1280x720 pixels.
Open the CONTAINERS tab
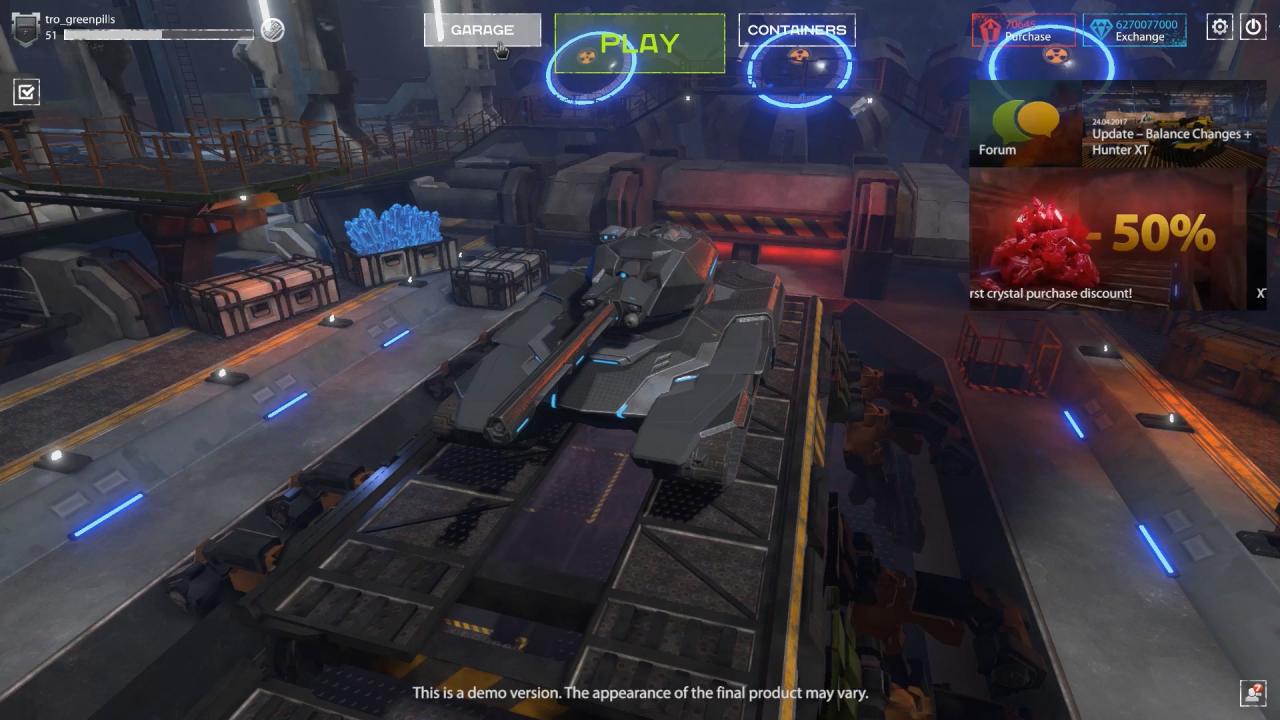(x=798, y=29)
